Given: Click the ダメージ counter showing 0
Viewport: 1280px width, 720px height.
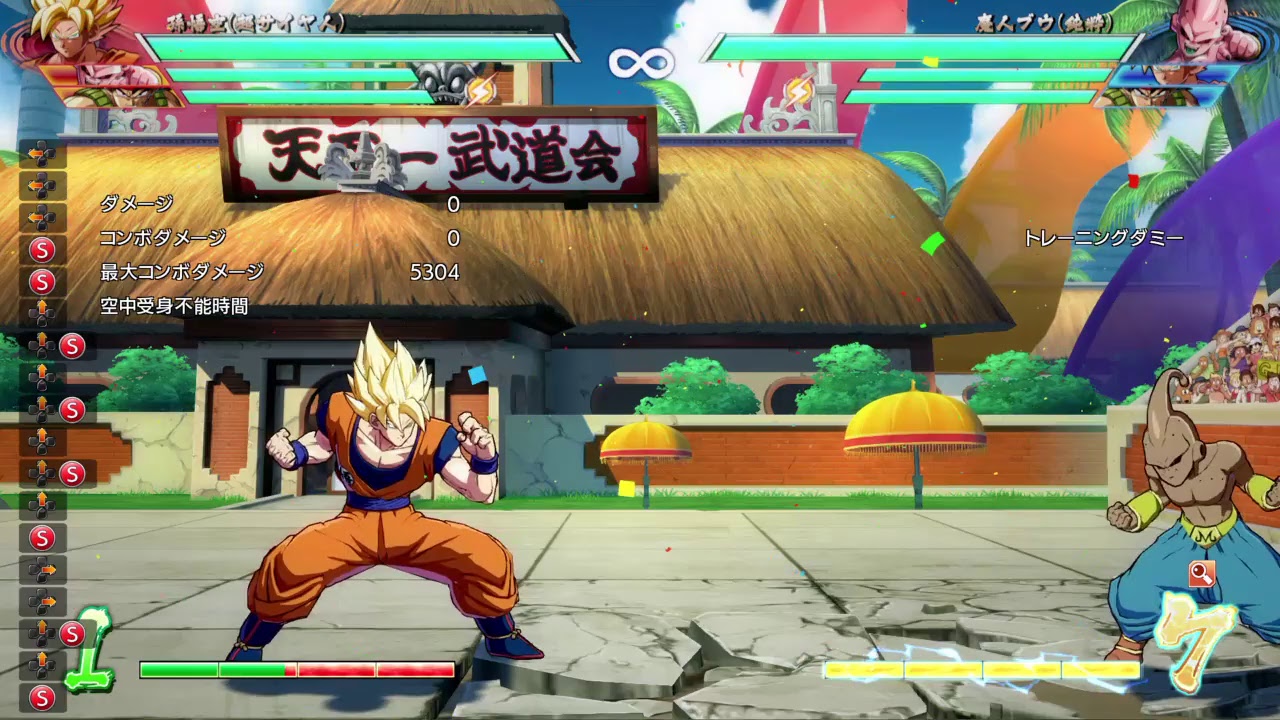Looking at the screenshot, I should [453, 206].
